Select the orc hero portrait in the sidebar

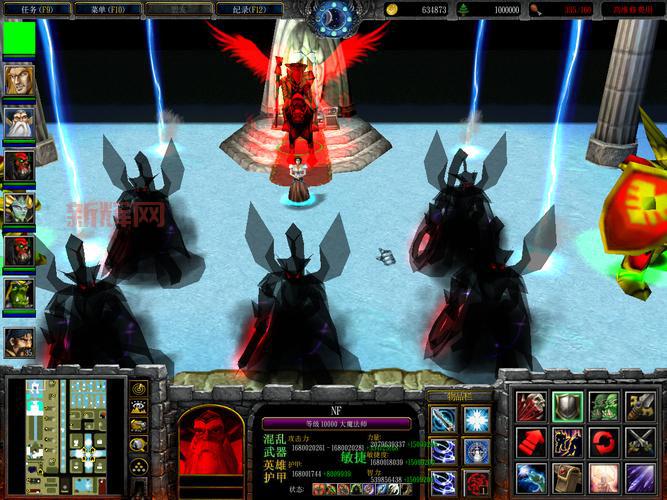click(x=18, y=292)
